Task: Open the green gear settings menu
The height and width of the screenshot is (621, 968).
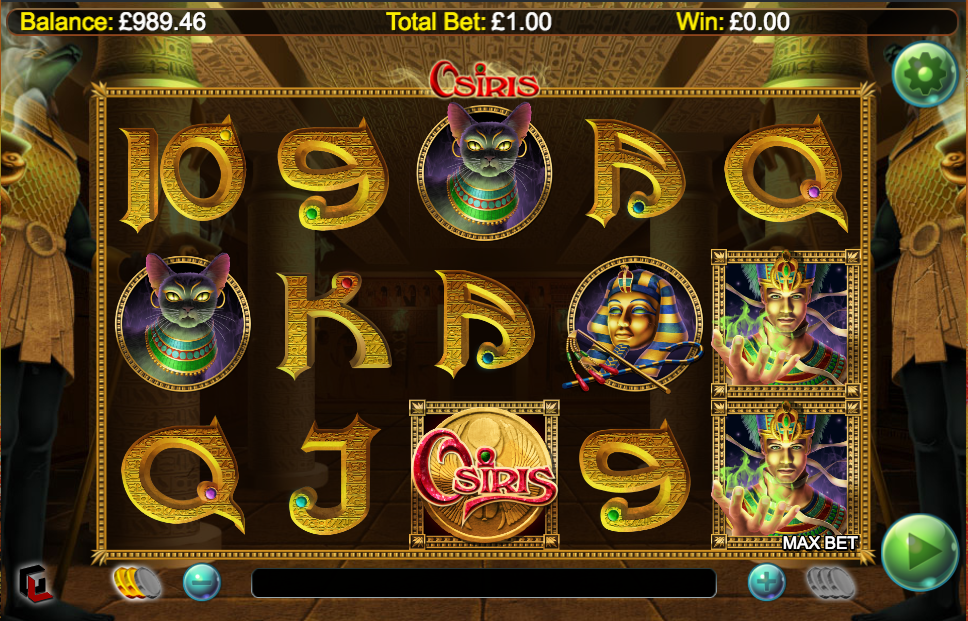Action: point(925,73)
